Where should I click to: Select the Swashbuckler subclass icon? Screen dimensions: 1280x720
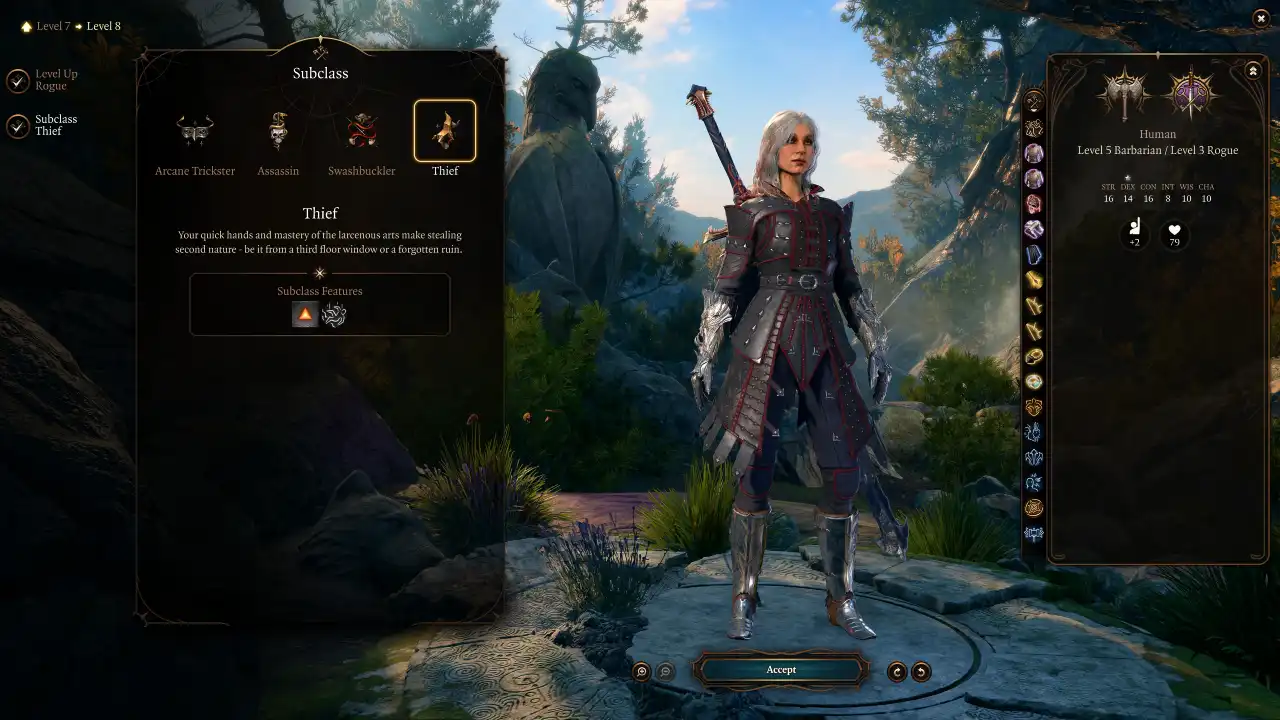point(361,130)
